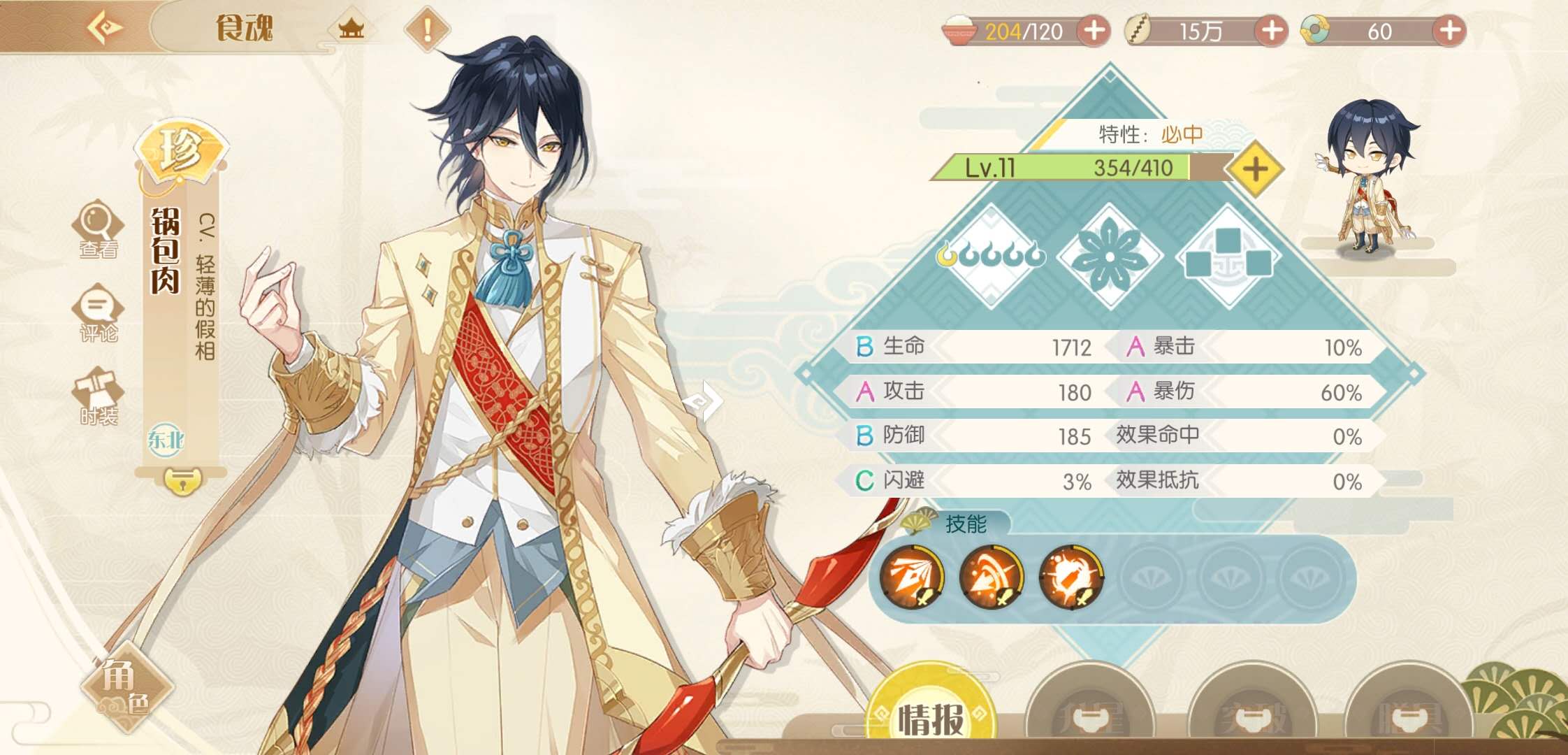
Task: Add jade with the plus beside 60
Action: [x=1449, y=31]
